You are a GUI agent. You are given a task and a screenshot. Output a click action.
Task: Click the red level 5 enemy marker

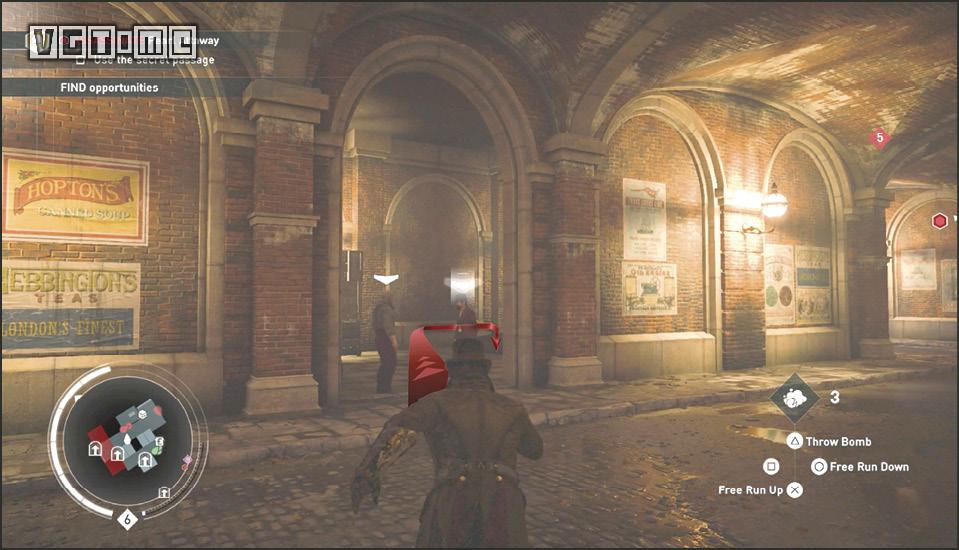click(x=879, y=138)
